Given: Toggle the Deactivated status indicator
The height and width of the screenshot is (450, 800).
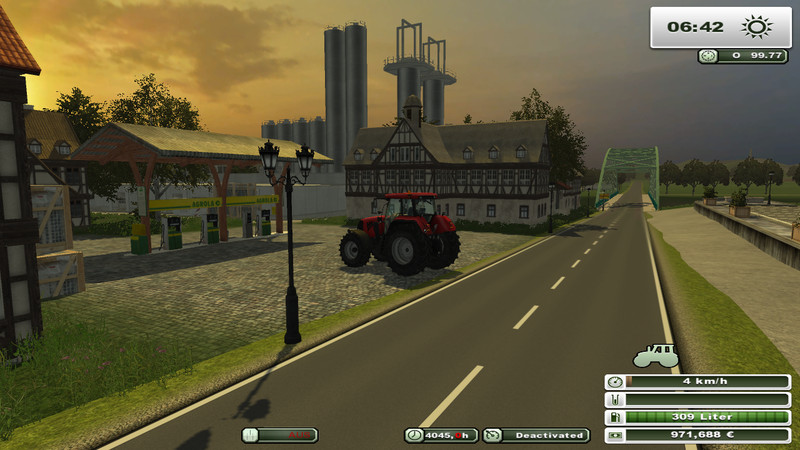Looking at the screenshot, I should (x=536, y=435).
